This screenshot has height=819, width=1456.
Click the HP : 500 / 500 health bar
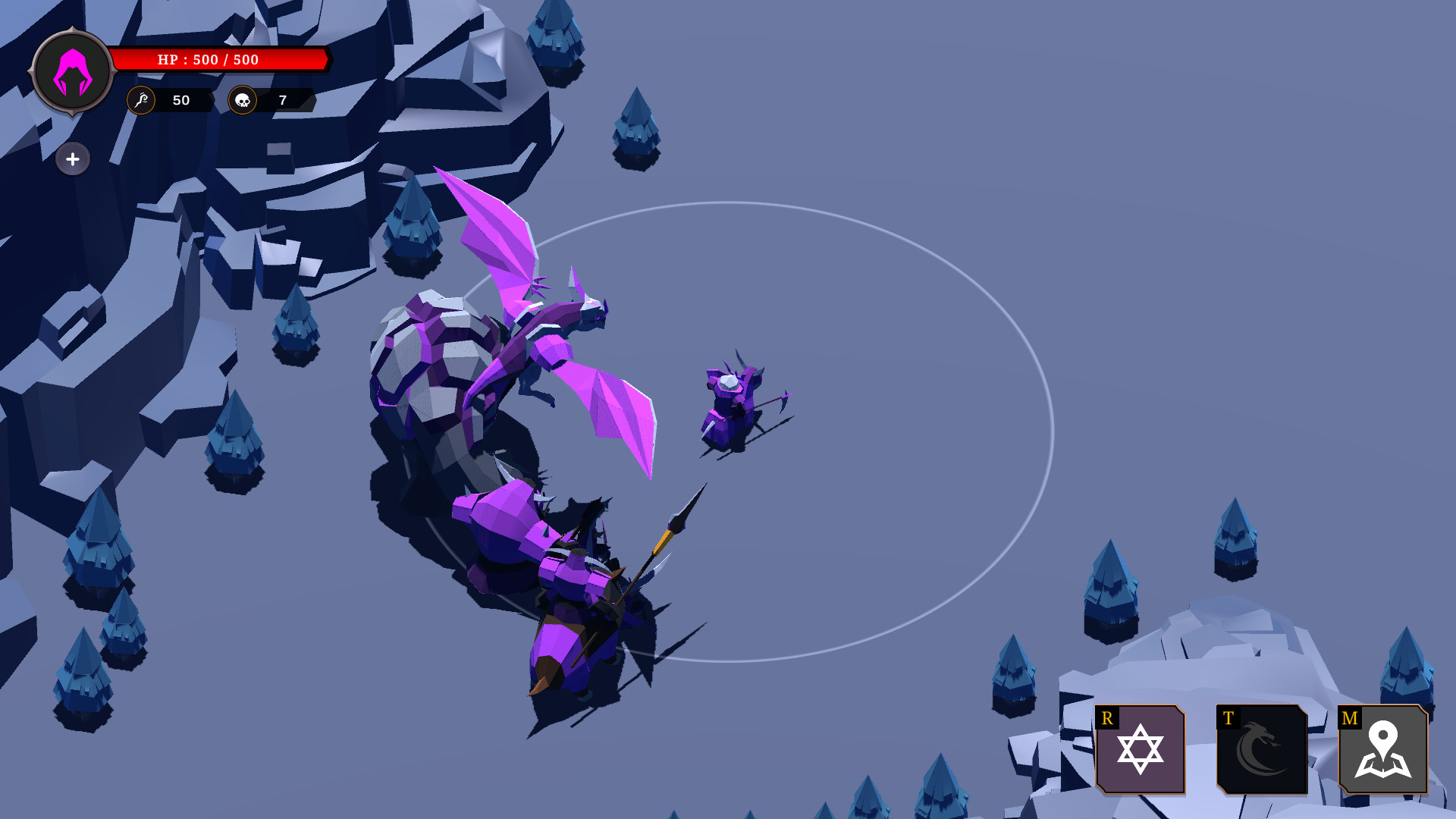(x=220, y=59)
